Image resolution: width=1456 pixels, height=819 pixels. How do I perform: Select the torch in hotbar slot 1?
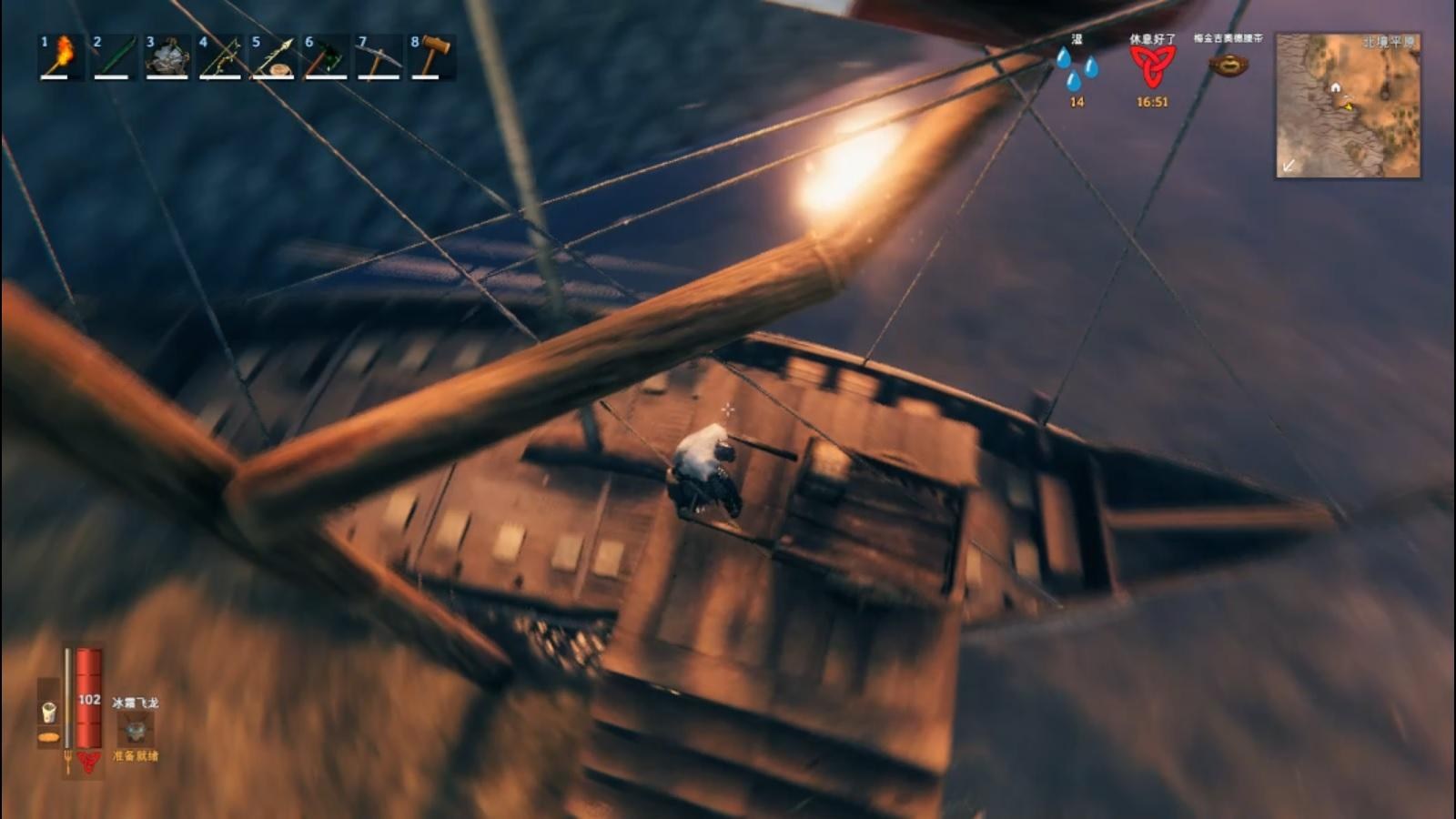pyautogui.click(x=60, y=56)
